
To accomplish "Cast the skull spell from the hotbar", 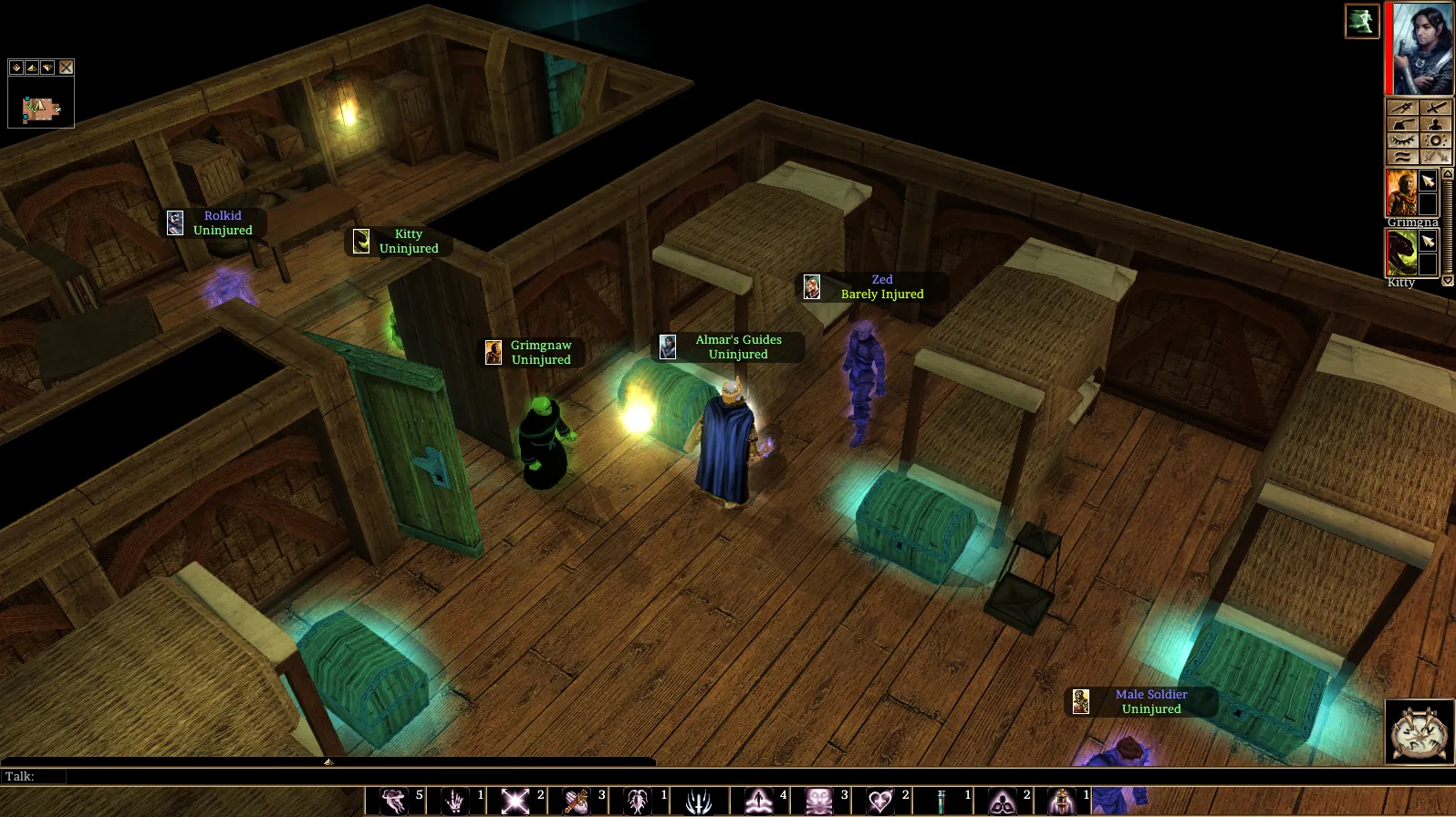I will [818, 801].
